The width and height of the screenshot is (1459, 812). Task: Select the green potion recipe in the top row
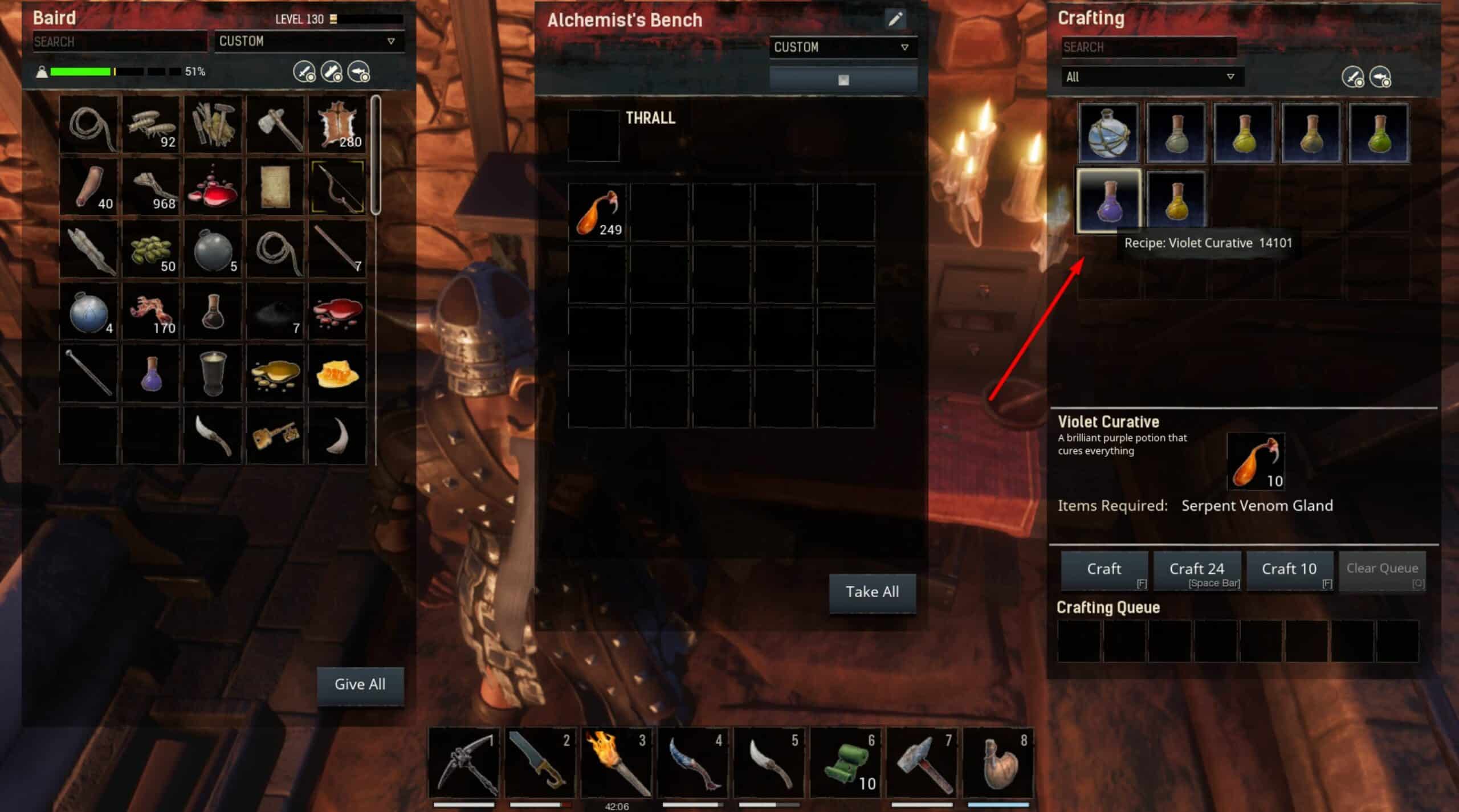[x=1379, y=132]
